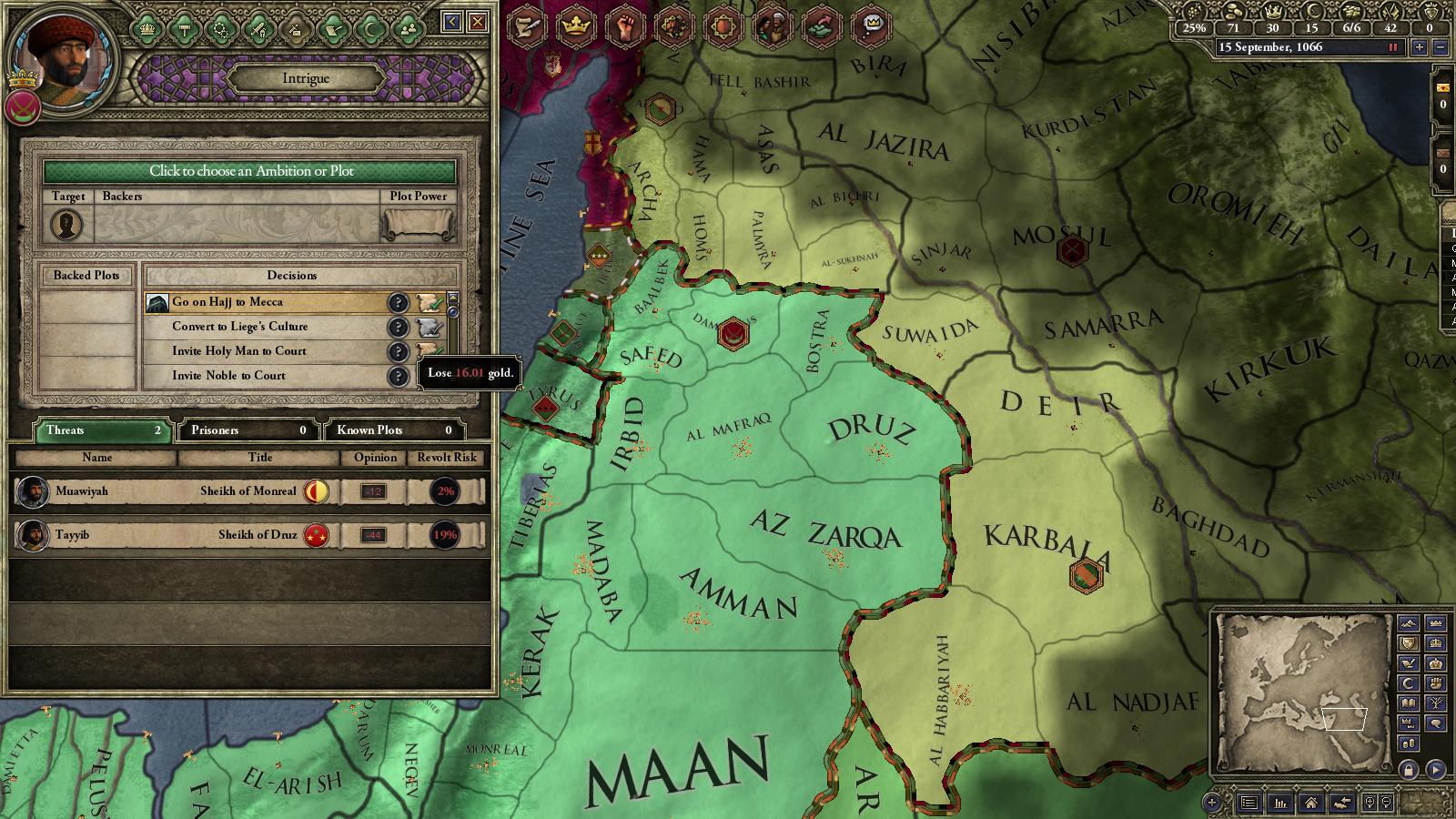Switch to the Prisoners tab

248,430
